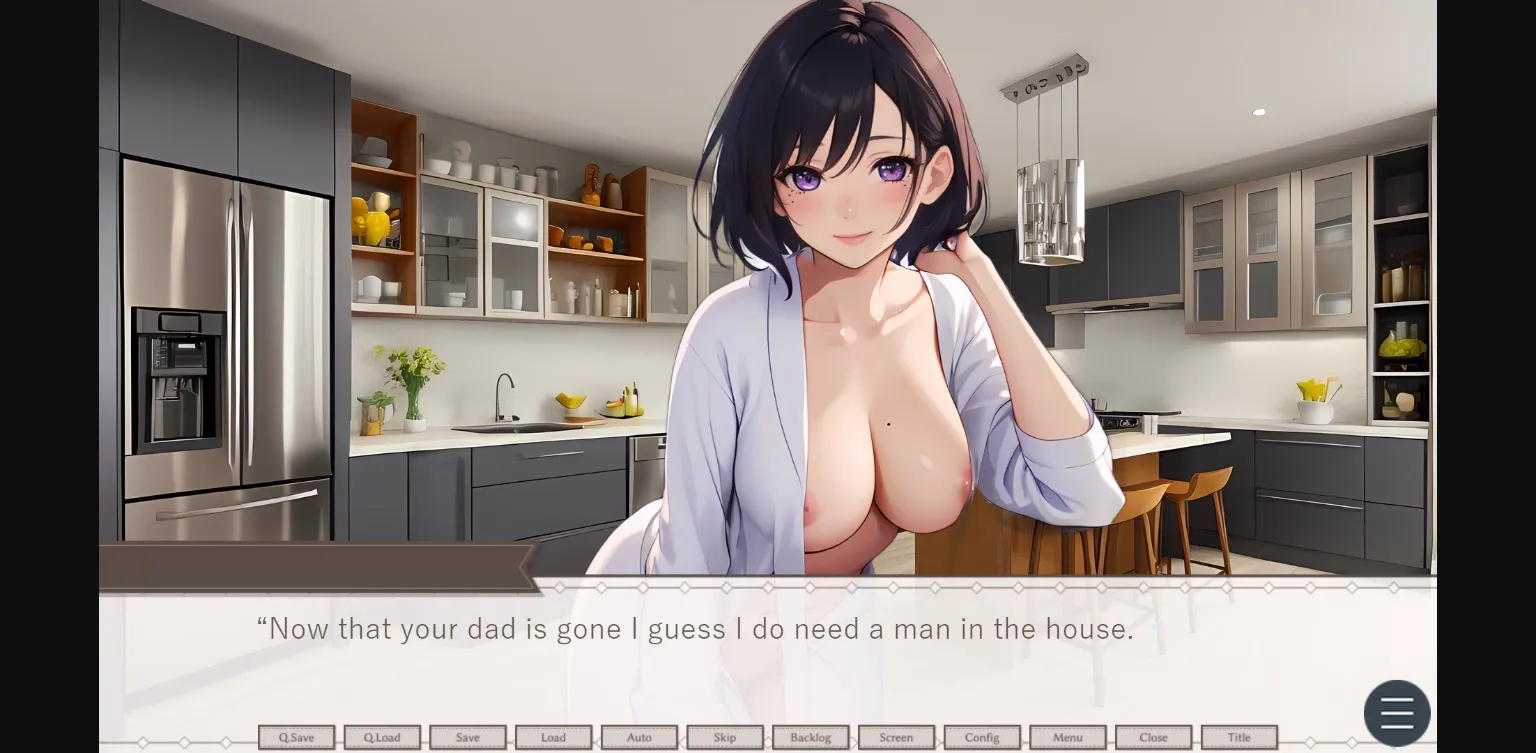The width and height of the screenshot is (1536, 753).
Task: Open the Config settings screen
Action: pos(981,737)
